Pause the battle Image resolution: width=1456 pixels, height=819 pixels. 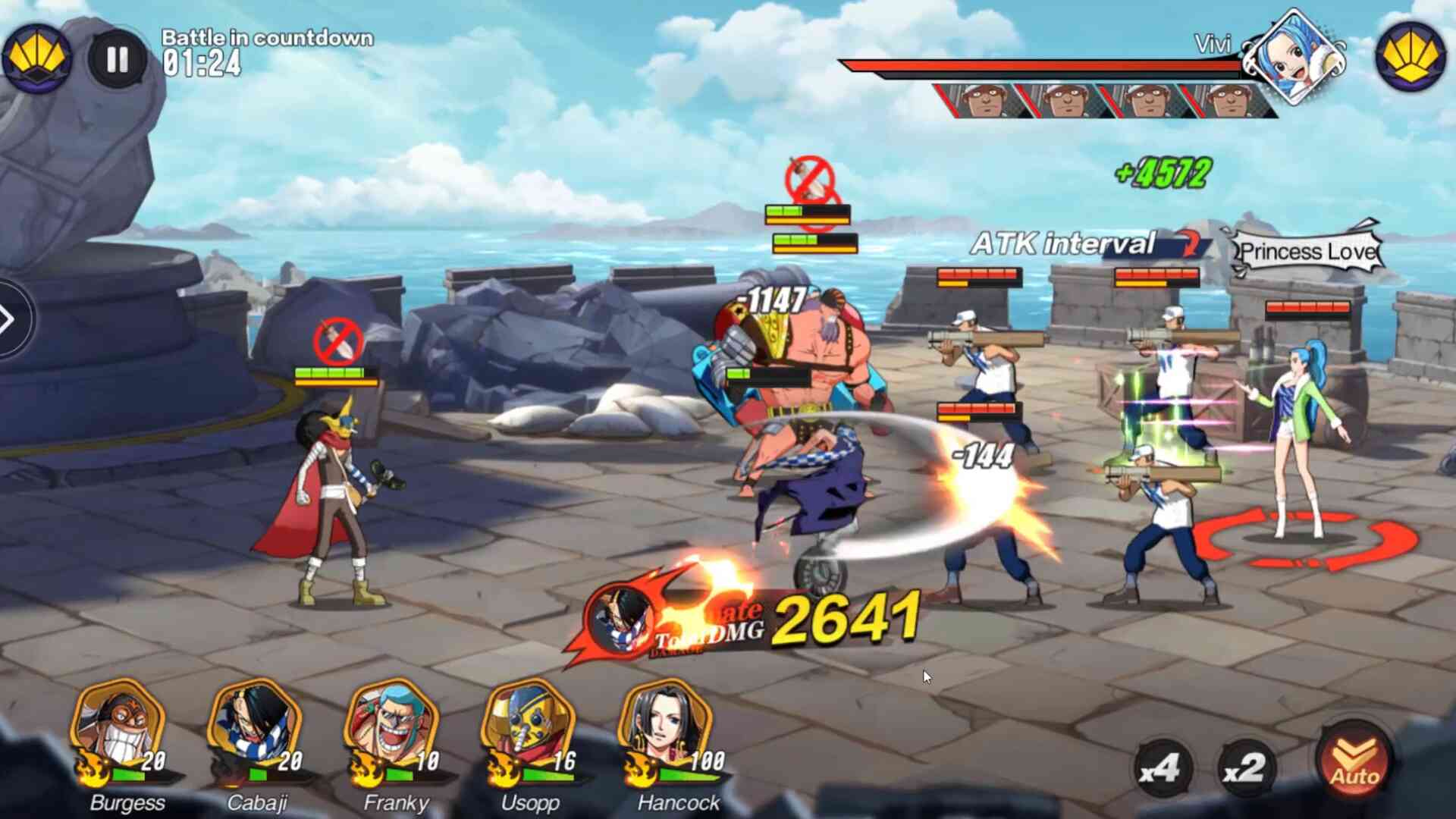tap(118, 59)
